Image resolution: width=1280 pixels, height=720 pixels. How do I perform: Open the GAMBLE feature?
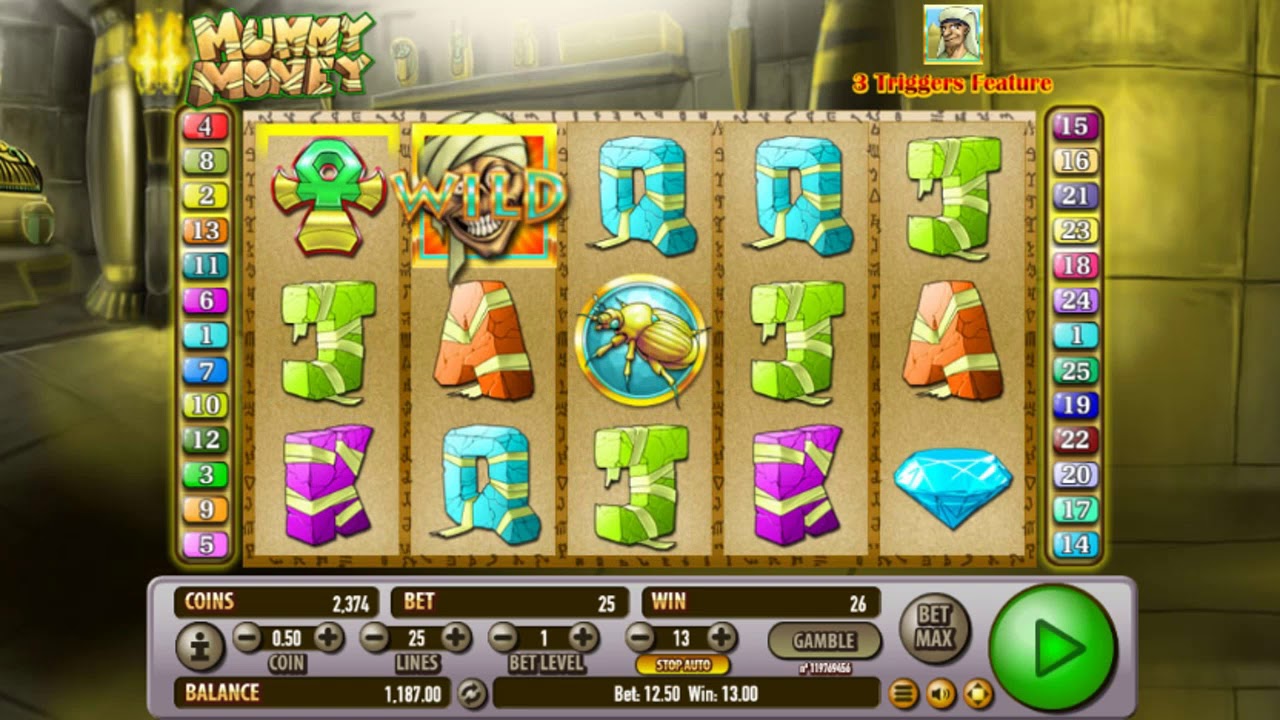pyautogui.click(x=823, y=640)
